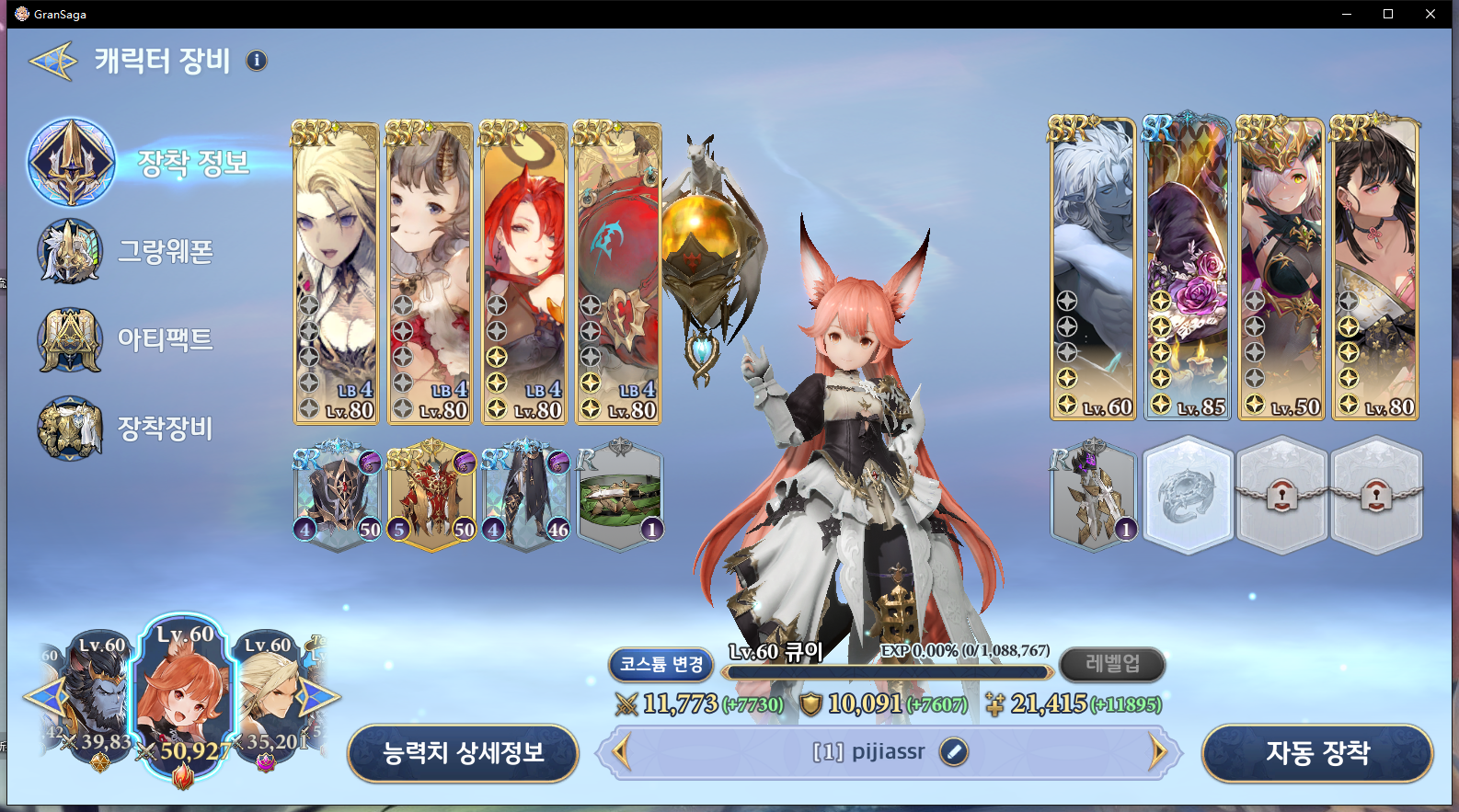Screen dimensions: 1459x812
Task: Switch to the previous preset arrow
Action: coord(622,752)
